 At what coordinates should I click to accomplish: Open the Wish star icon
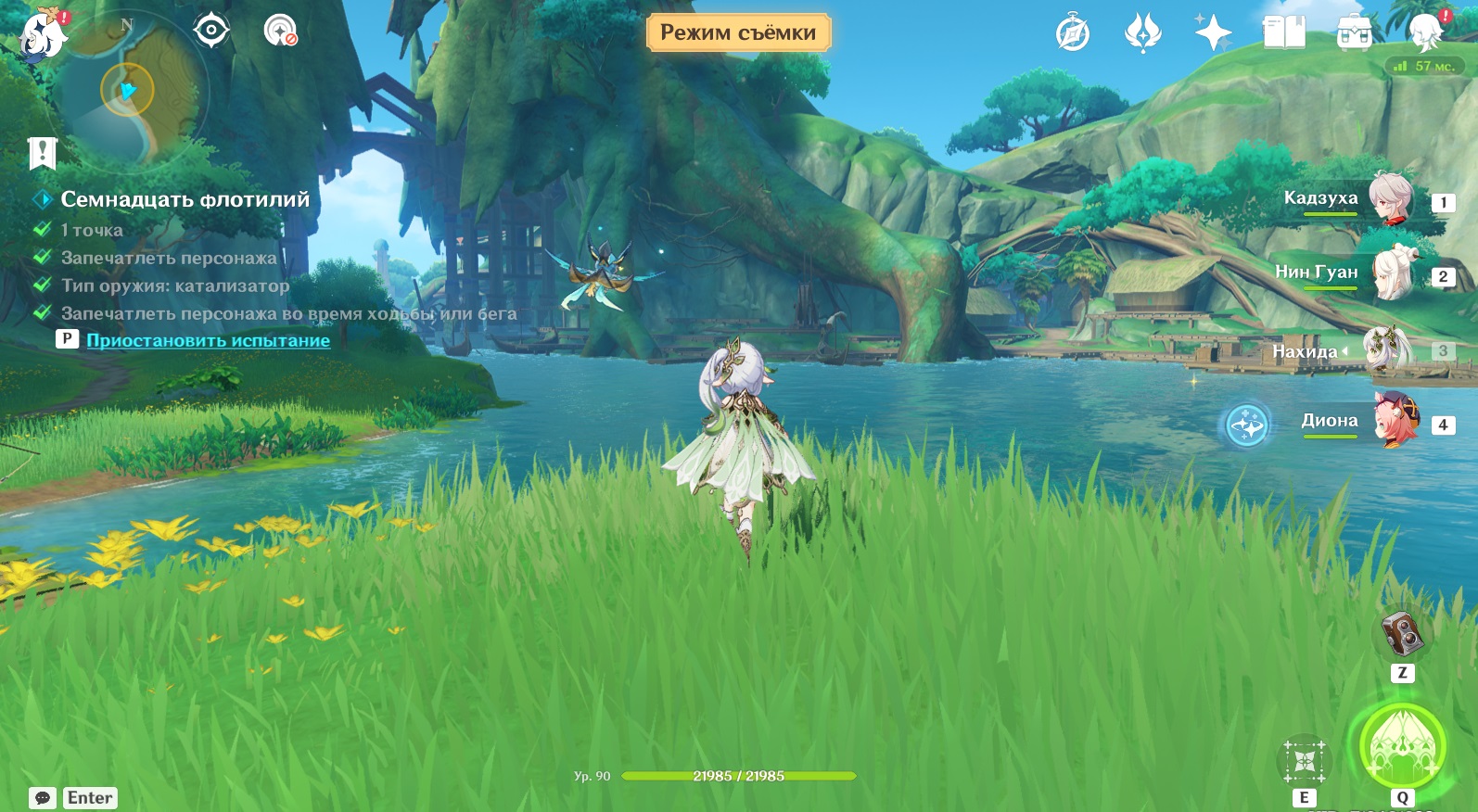pyautogui.click(x=1142, y=33)
